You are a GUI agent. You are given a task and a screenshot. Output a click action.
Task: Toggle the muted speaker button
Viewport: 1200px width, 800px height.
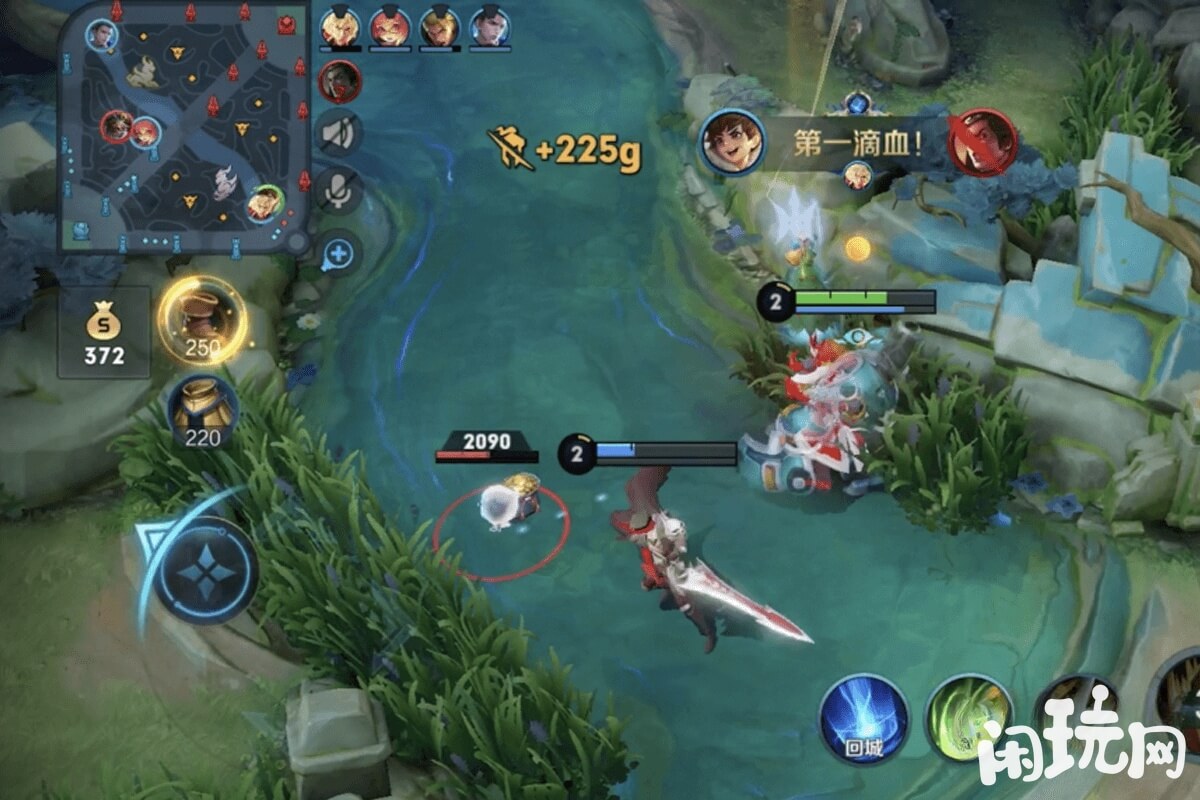(339, 133)
